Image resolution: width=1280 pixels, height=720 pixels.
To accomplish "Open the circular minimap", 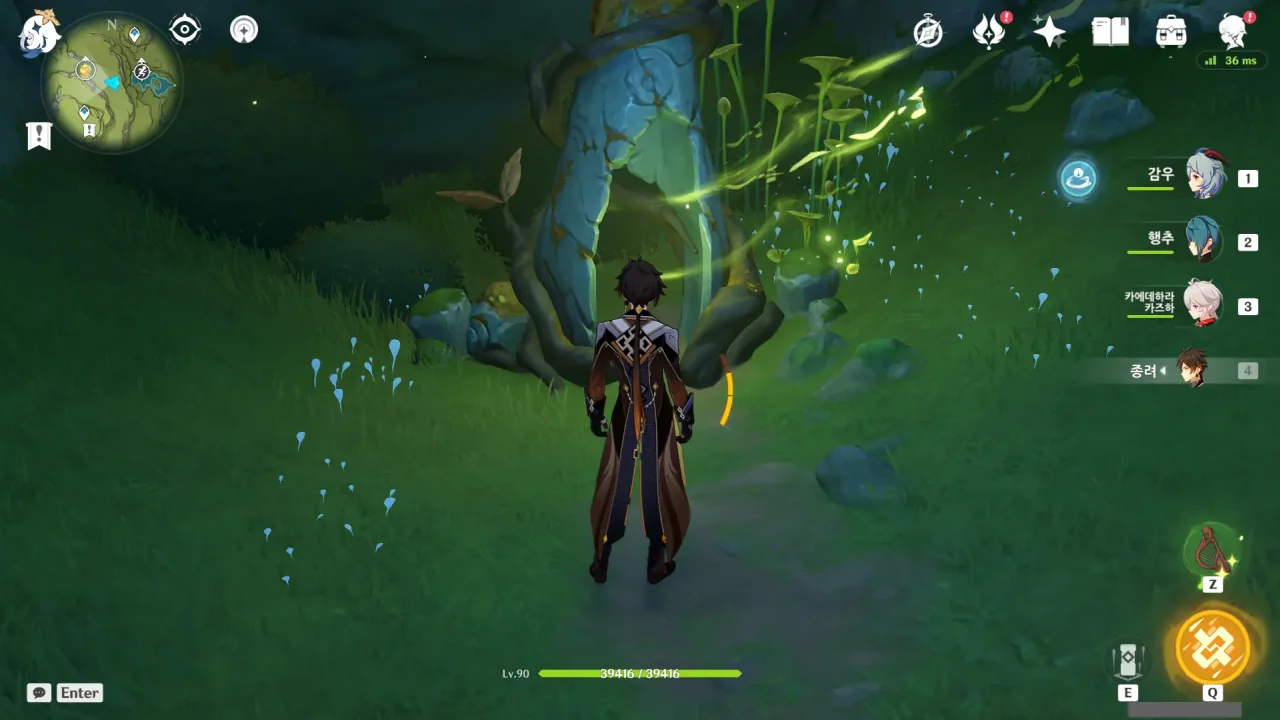I will [x=111, y=82].
